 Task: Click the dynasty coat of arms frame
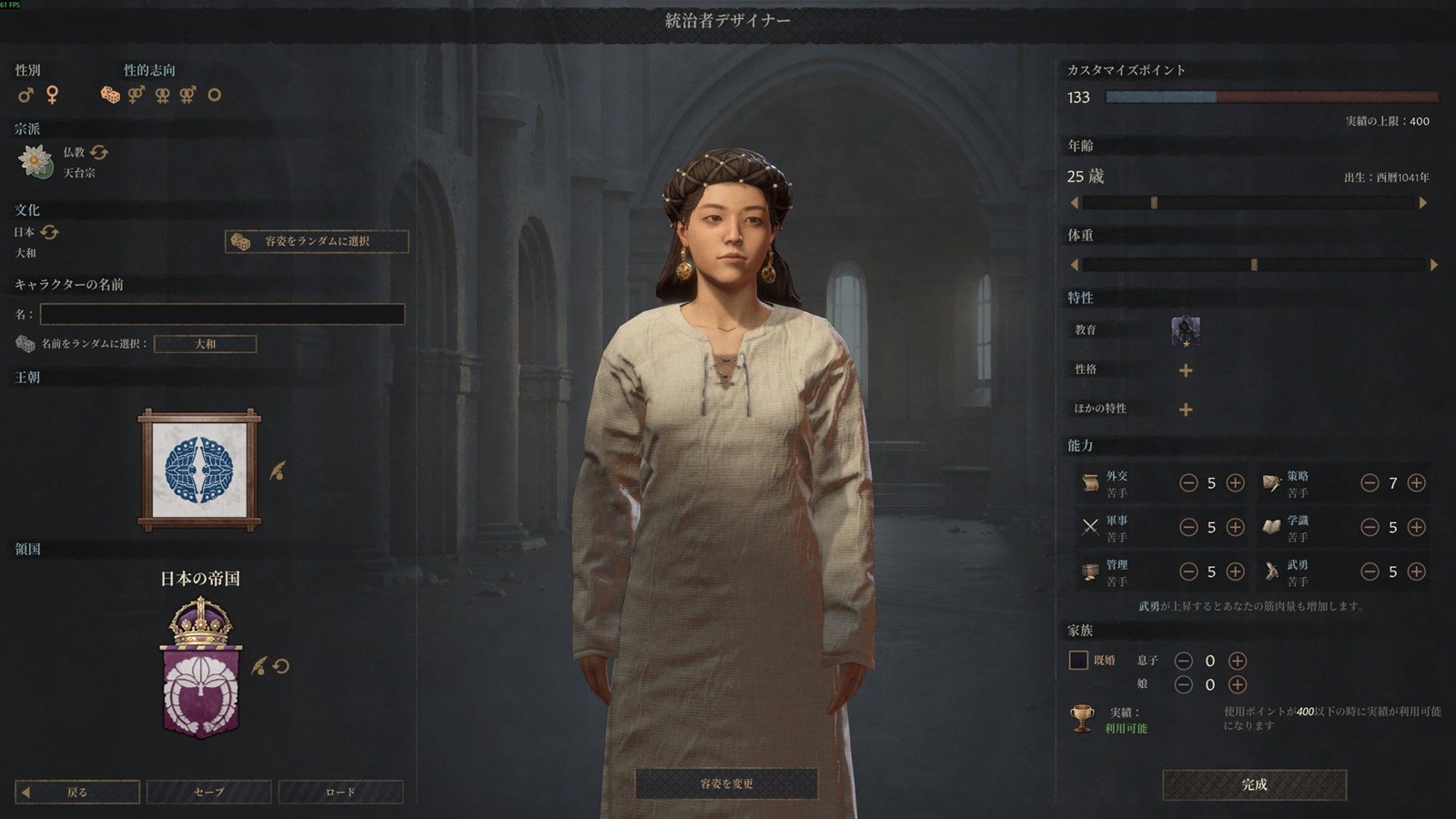[x=199, y=470]
